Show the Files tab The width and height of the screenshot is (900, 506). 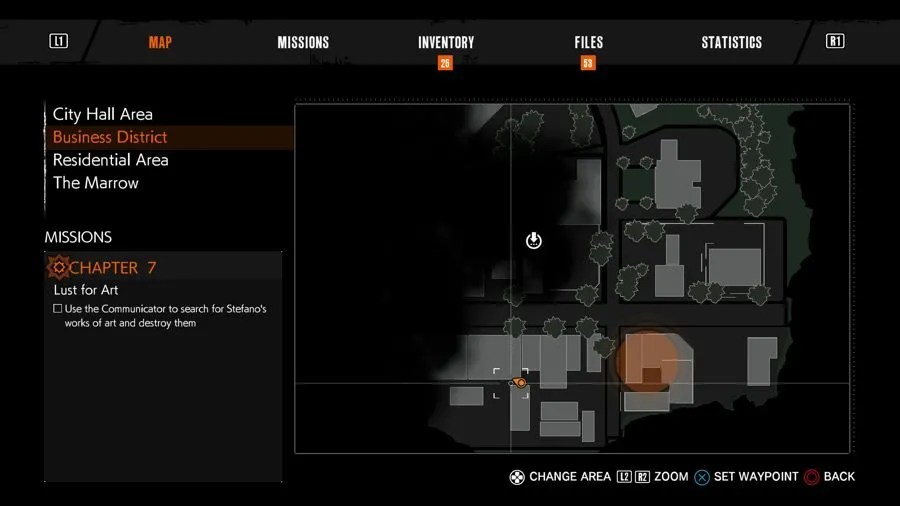coord(588,42)
